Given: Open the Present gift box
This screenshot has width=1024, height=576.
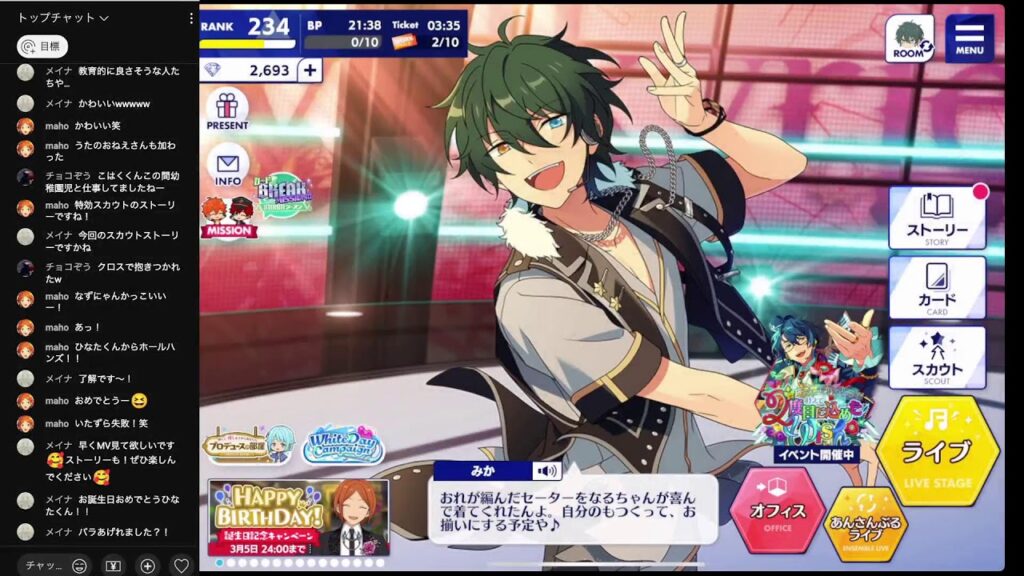Looking at the screenshot, I should coord(227,110).
